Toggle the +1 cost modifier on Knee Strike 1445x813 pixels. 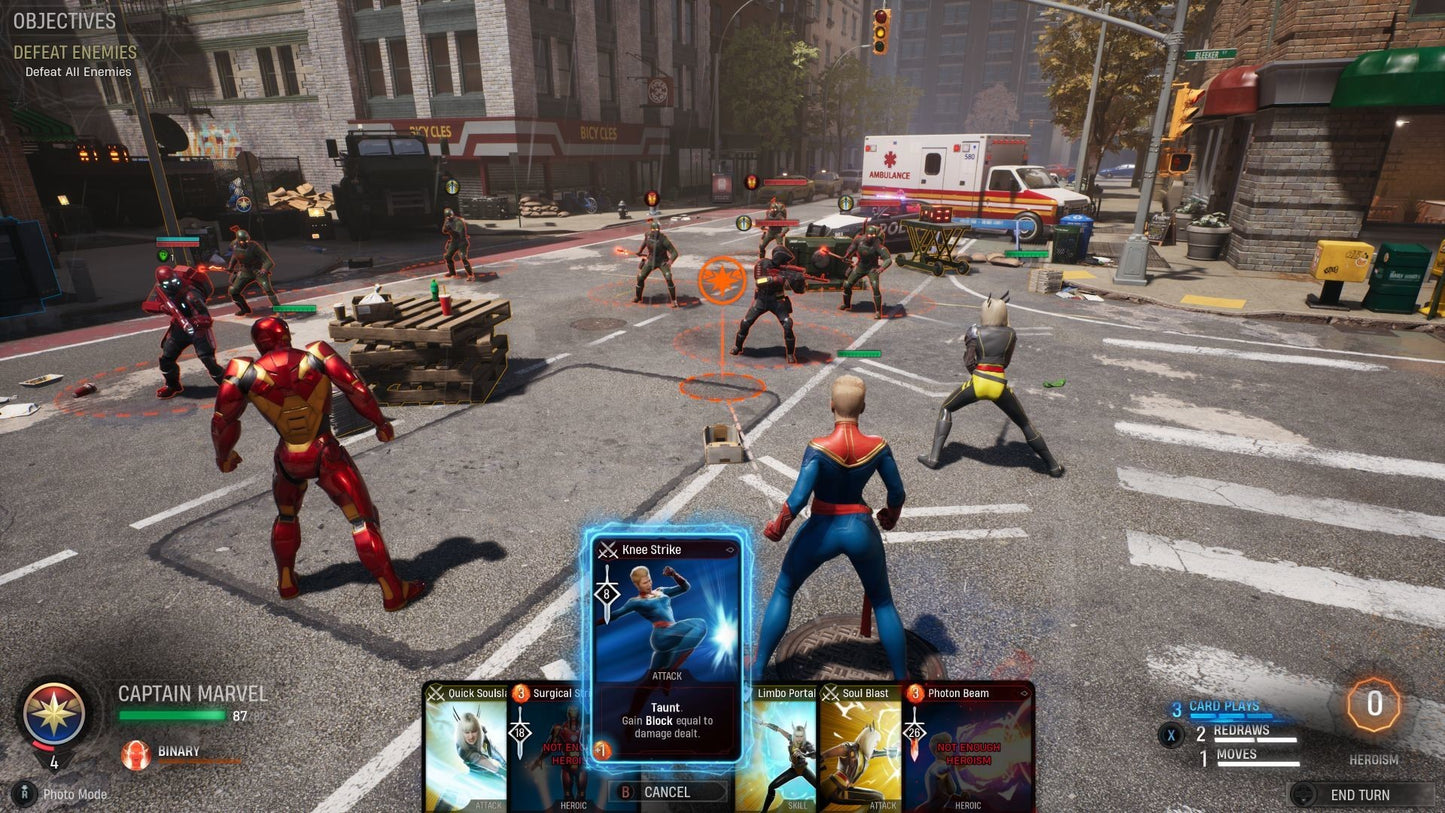602,747
